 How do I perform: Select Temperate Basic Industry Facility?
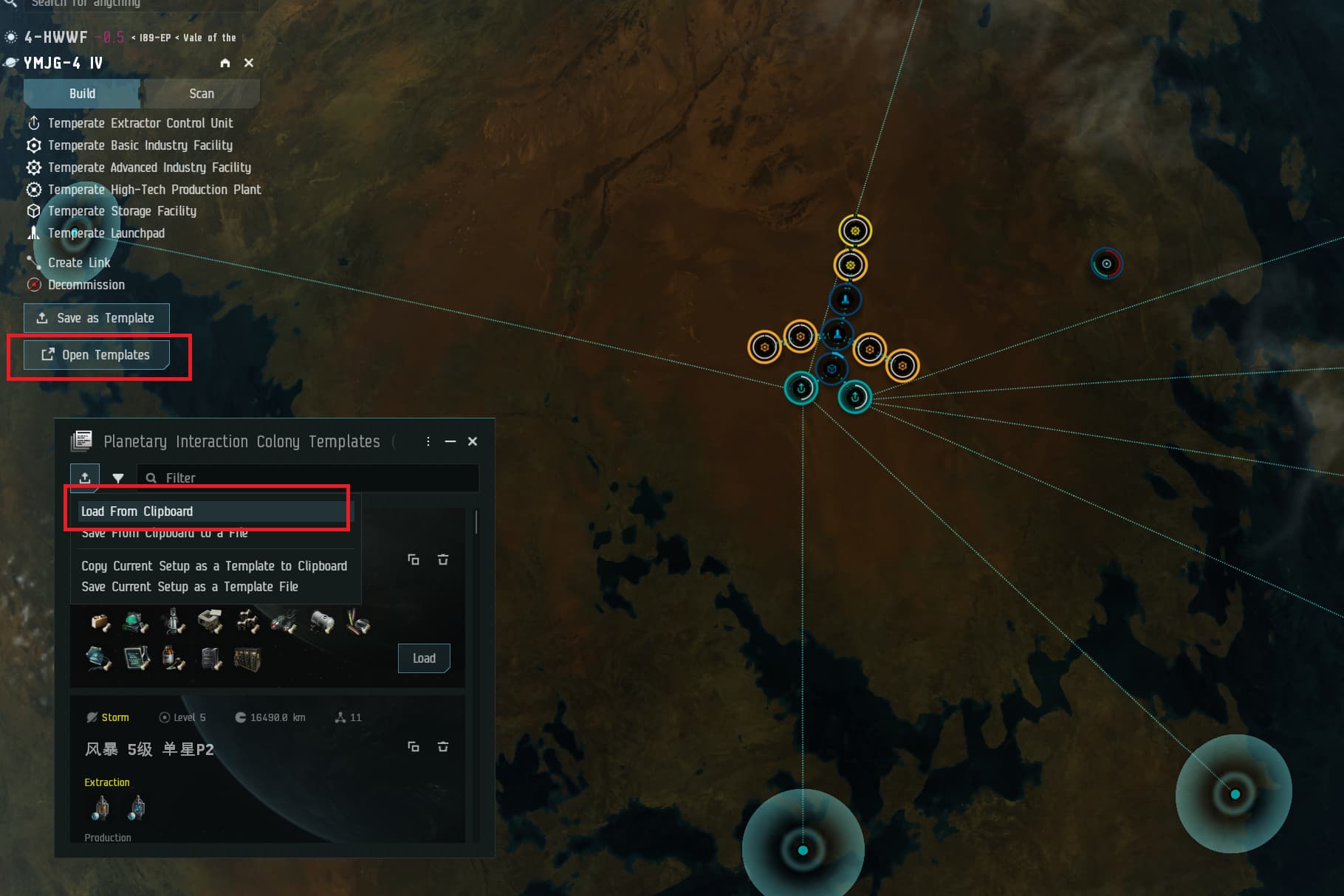[140, 145]
